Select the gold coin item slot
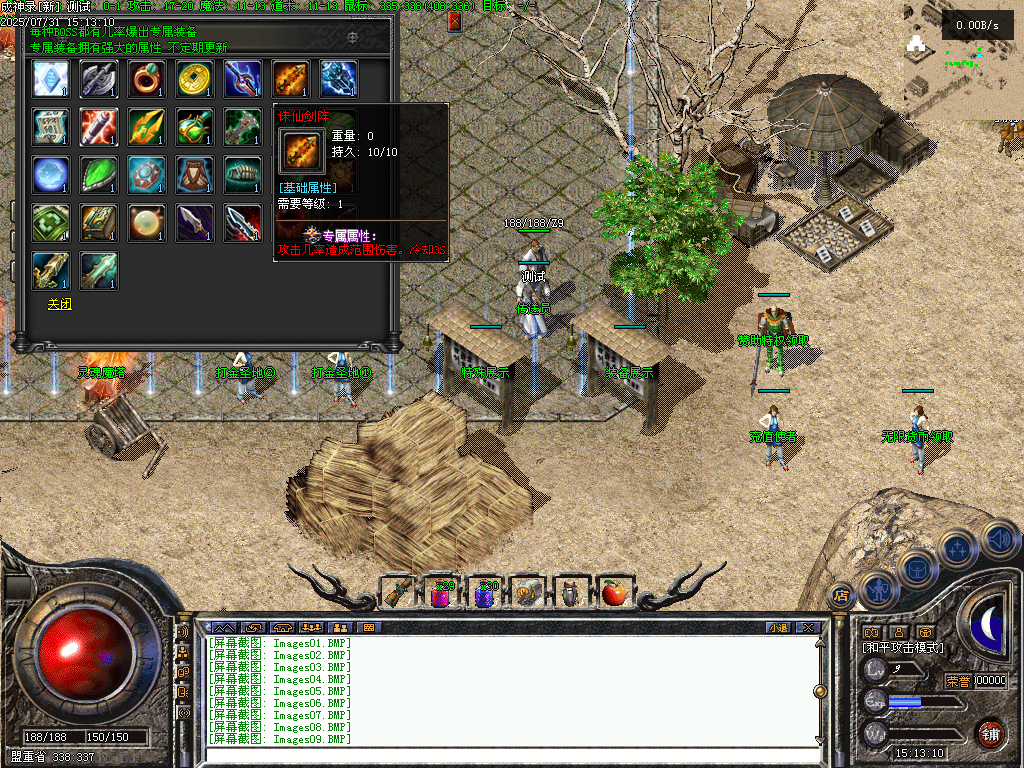The width and height of the screenshot is (1024, 768). pyautogui.click(x=195, y=79)
